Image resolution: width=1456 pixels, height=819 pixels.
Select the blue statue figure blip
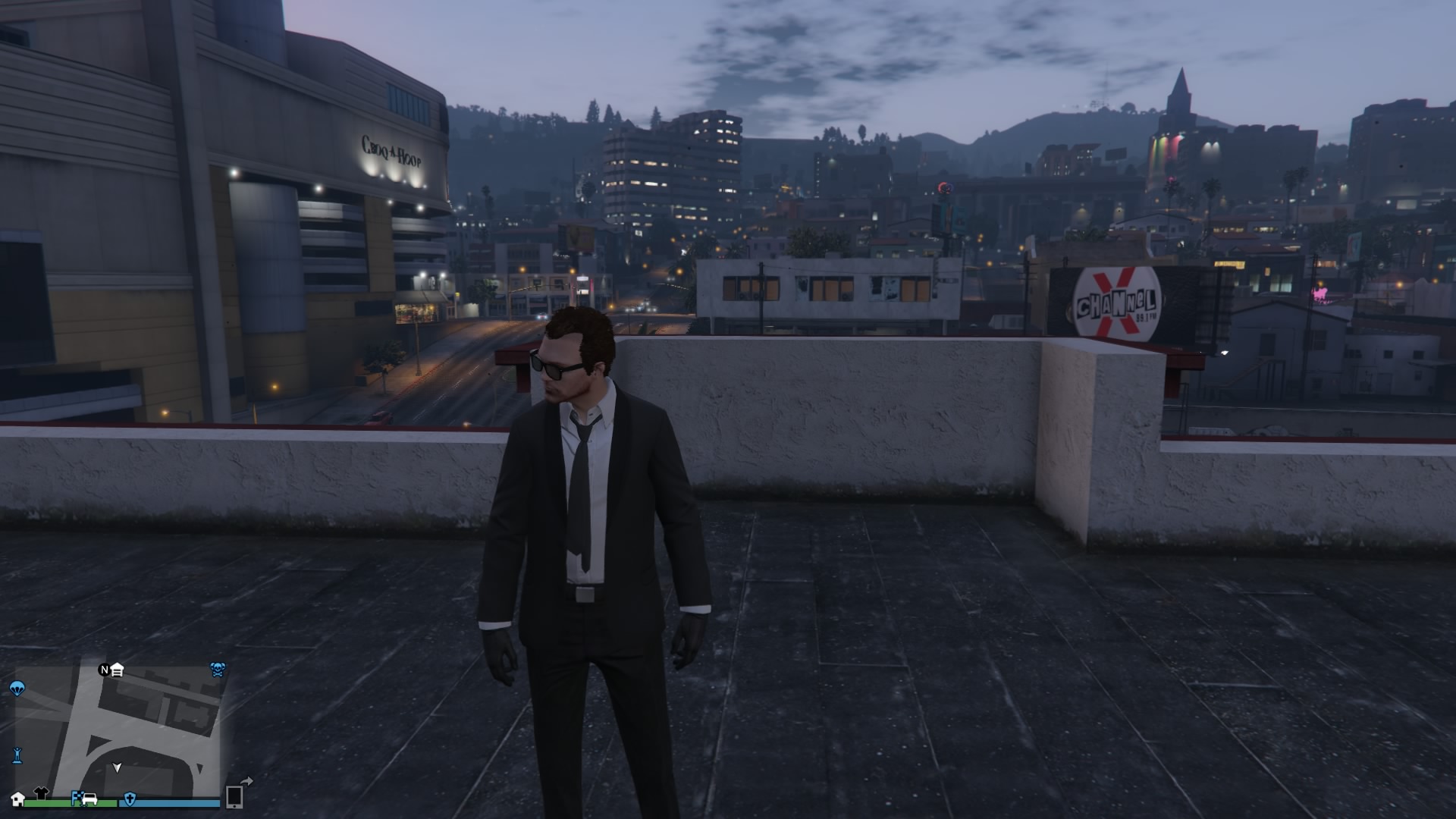click(x=17, y=755)
